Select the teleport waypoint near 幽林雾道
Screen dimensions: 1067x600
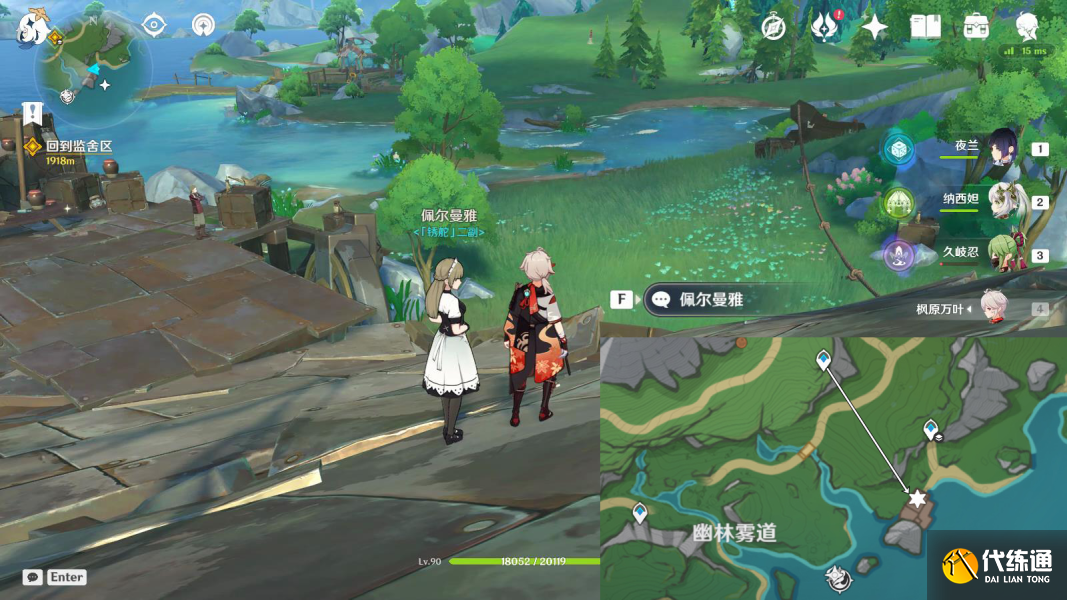(639, 513)
